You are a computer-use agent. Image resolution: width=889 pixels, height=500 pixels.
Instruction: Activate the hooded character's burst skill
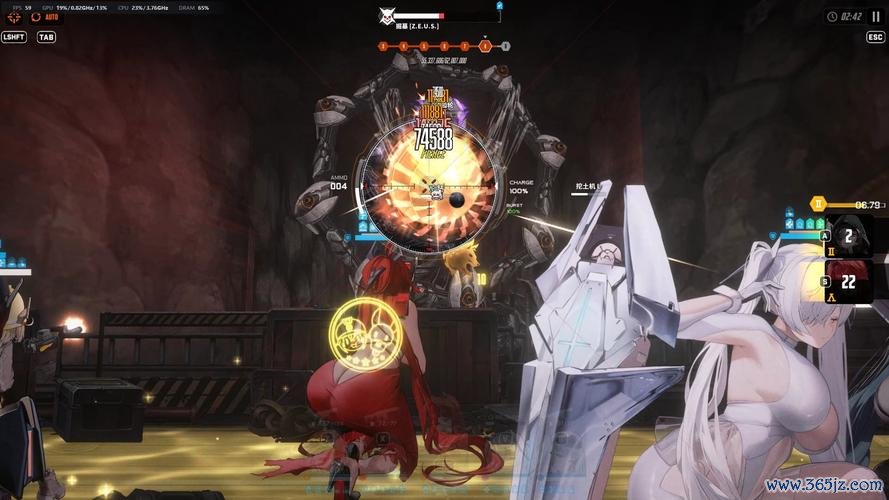pyautogui.click(x=849, y=236)
